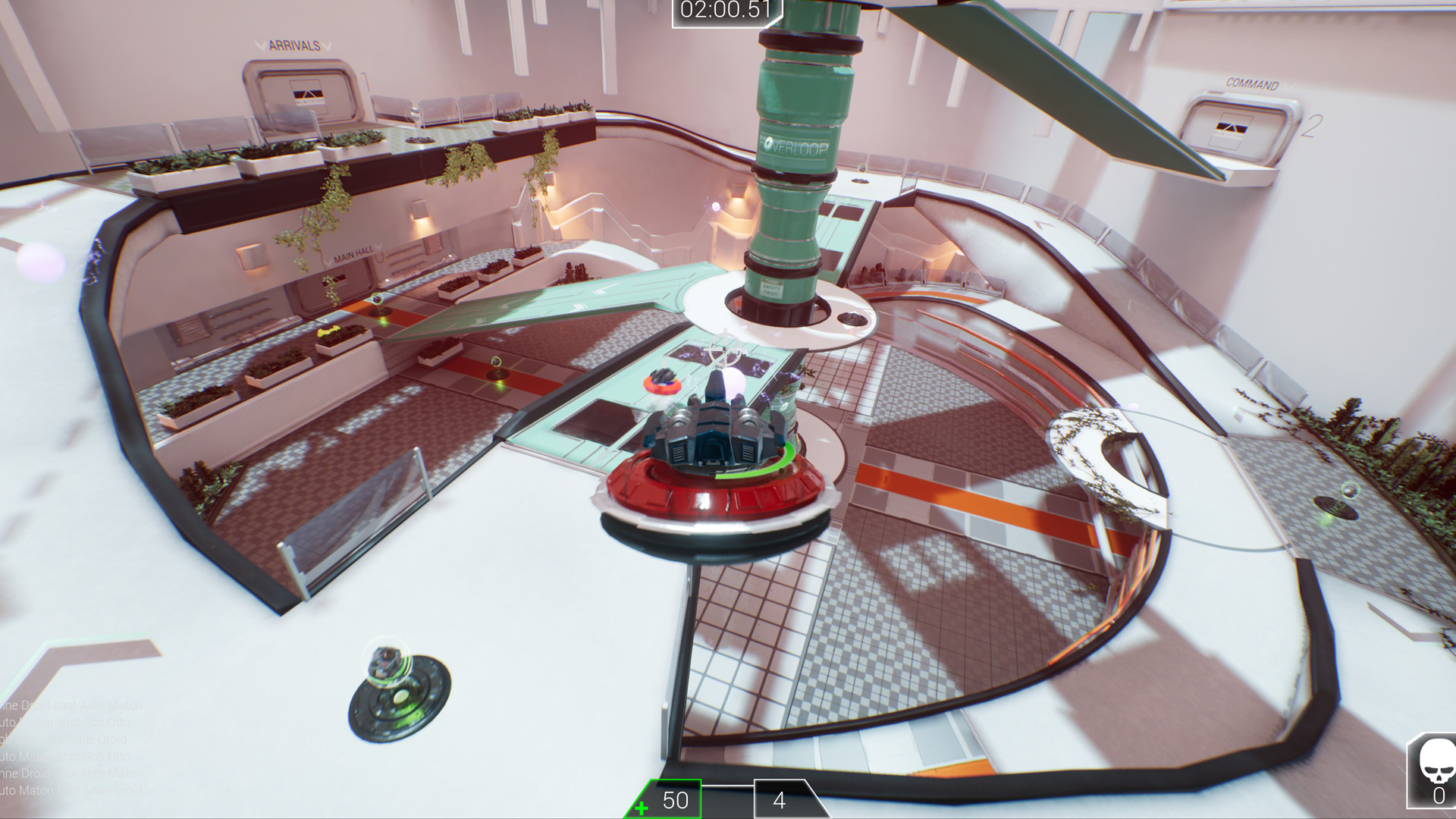Click the drone hovering above the hovercraft
This screenshot has height=819, width=1456.
point(724,350)
